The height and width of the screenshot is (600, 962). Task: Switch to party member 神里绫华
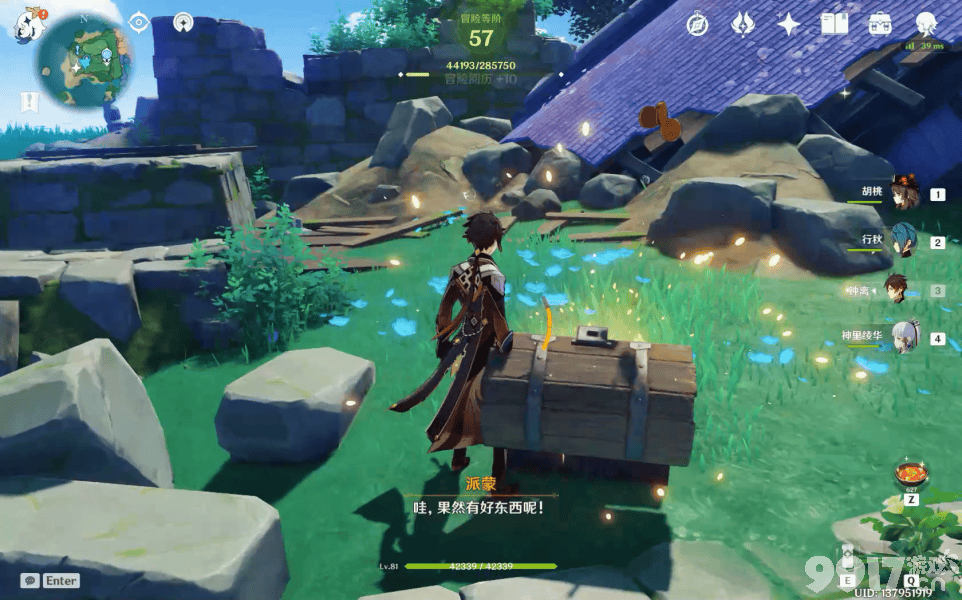(905, 337)
